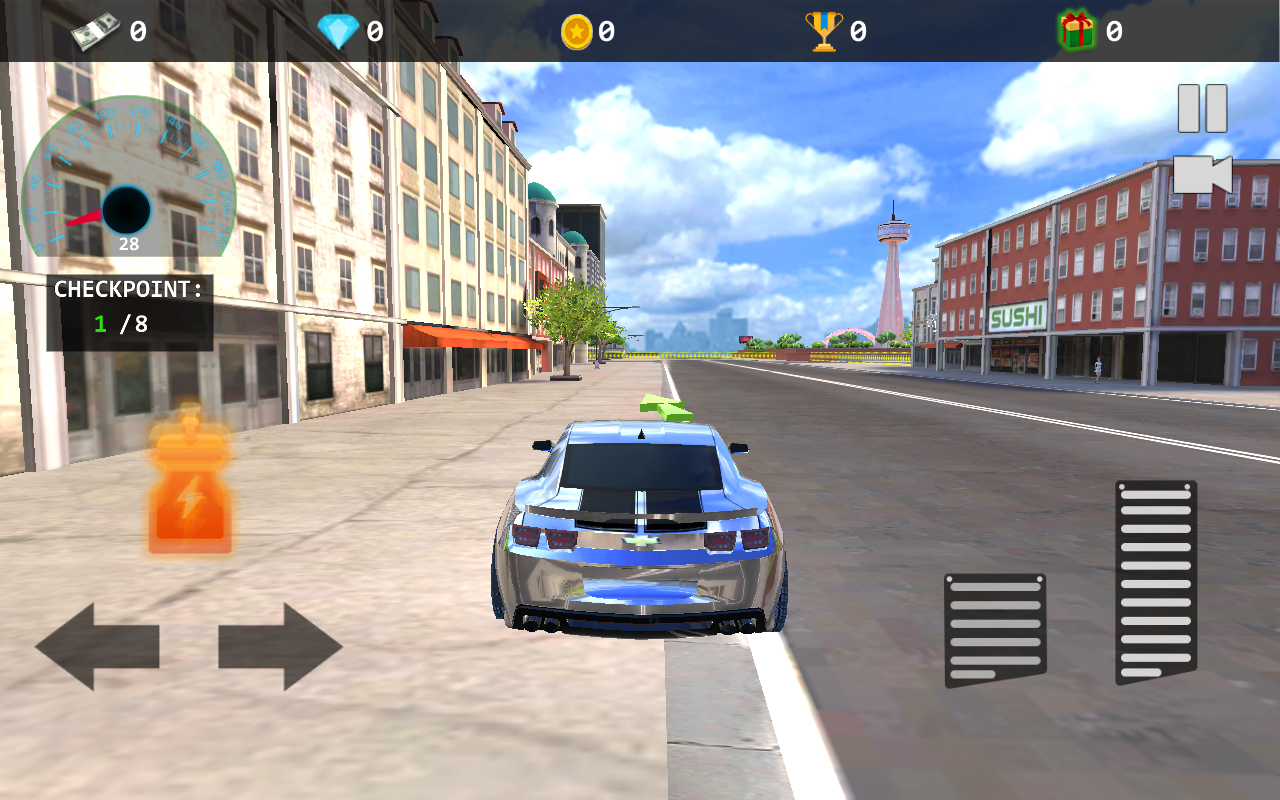
Task: Switch the camera view
Action: (1202, 175)
